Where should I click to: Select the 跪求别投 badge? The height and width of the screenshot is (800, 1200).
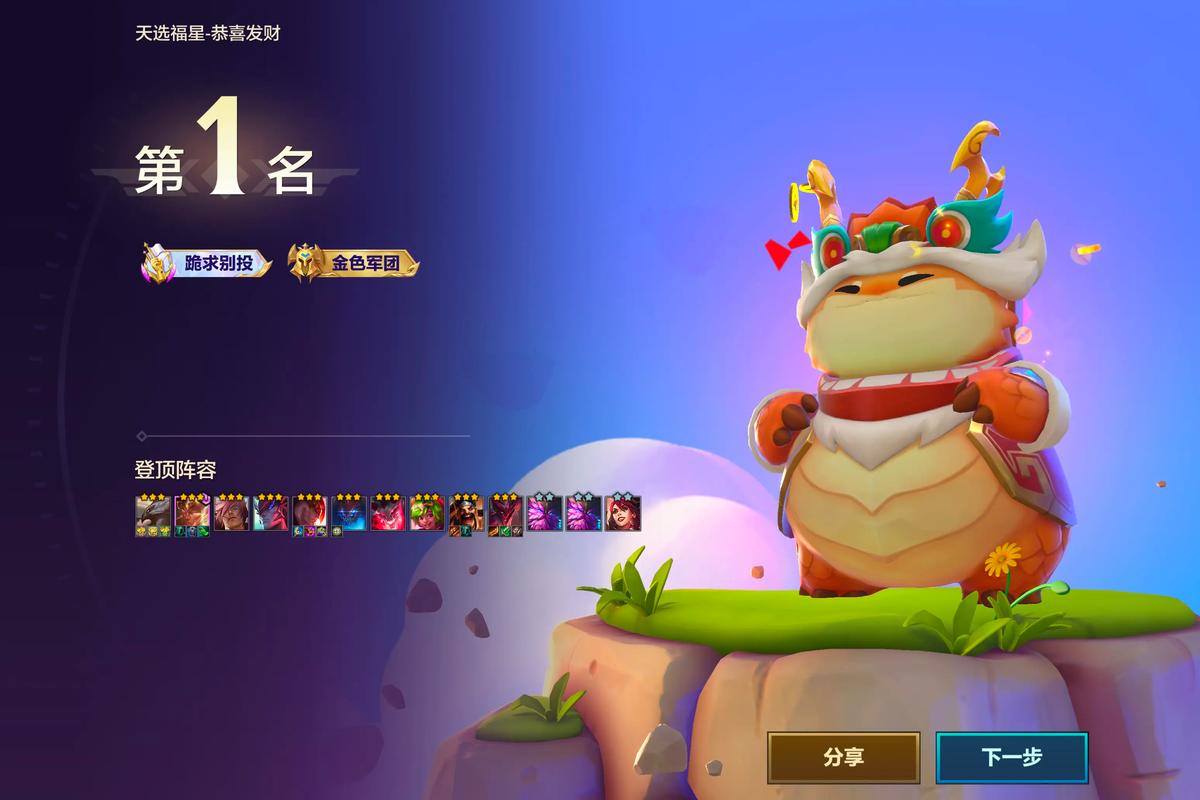[x=206, y=264]
